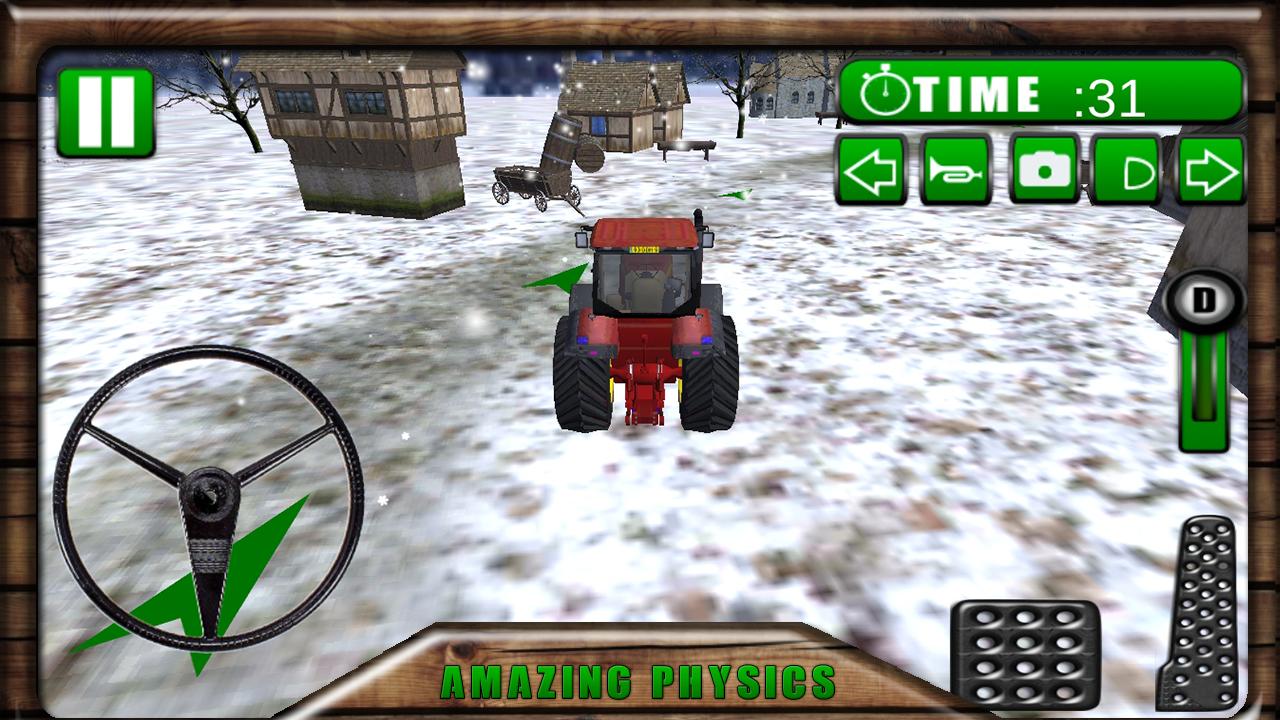Toggle drive mode with the D lever knob
Viewport: 1280px width, 720px height.
click(x=1205, y=297)
